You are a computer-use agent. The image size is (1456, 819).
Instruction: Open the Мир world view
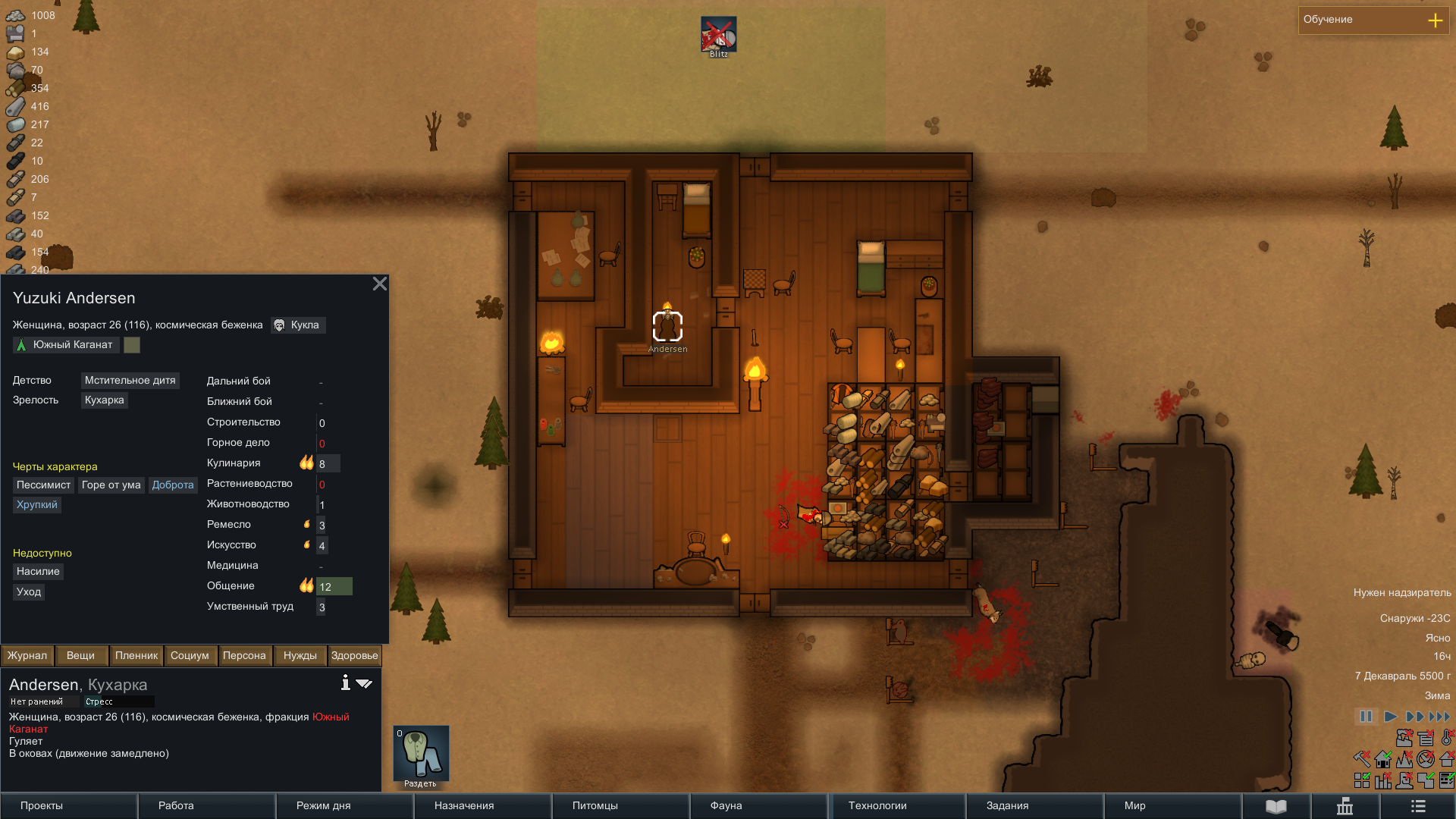point(1172,805)
